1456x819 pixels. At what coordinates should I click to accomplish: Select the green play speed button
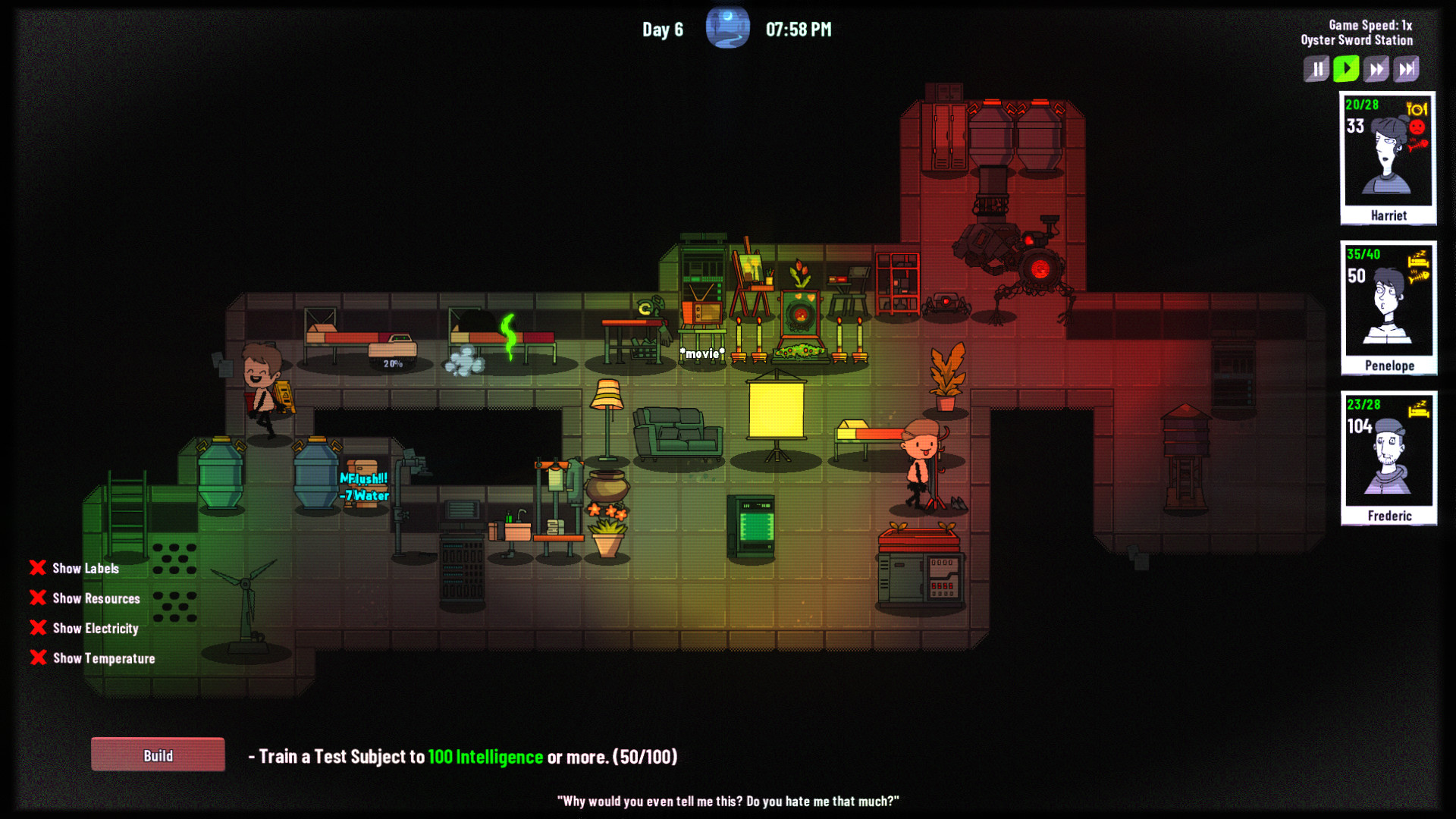(x=1346, y=68)
